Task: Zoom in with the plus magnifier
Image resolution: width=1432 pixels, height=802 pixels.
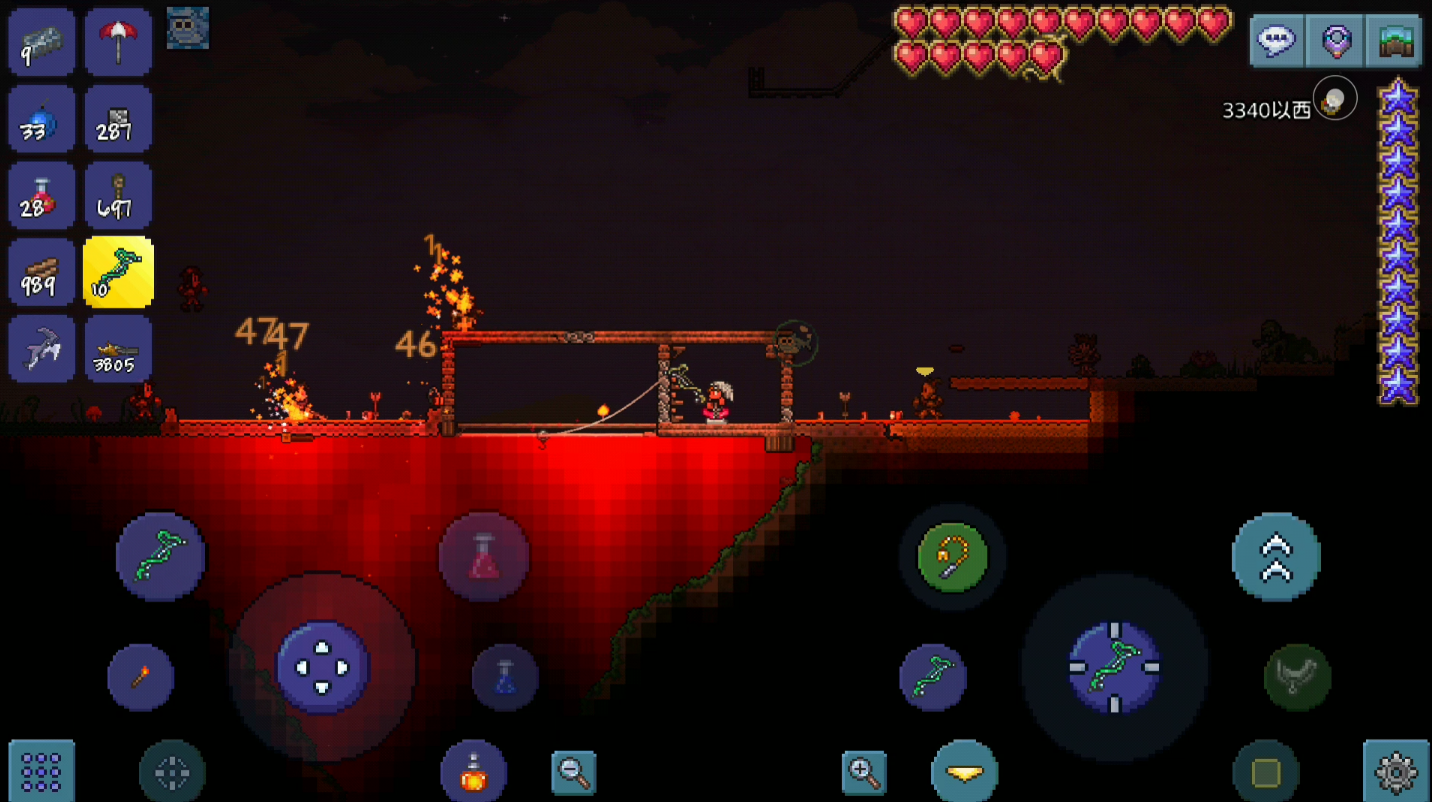Action: point(864,771)
